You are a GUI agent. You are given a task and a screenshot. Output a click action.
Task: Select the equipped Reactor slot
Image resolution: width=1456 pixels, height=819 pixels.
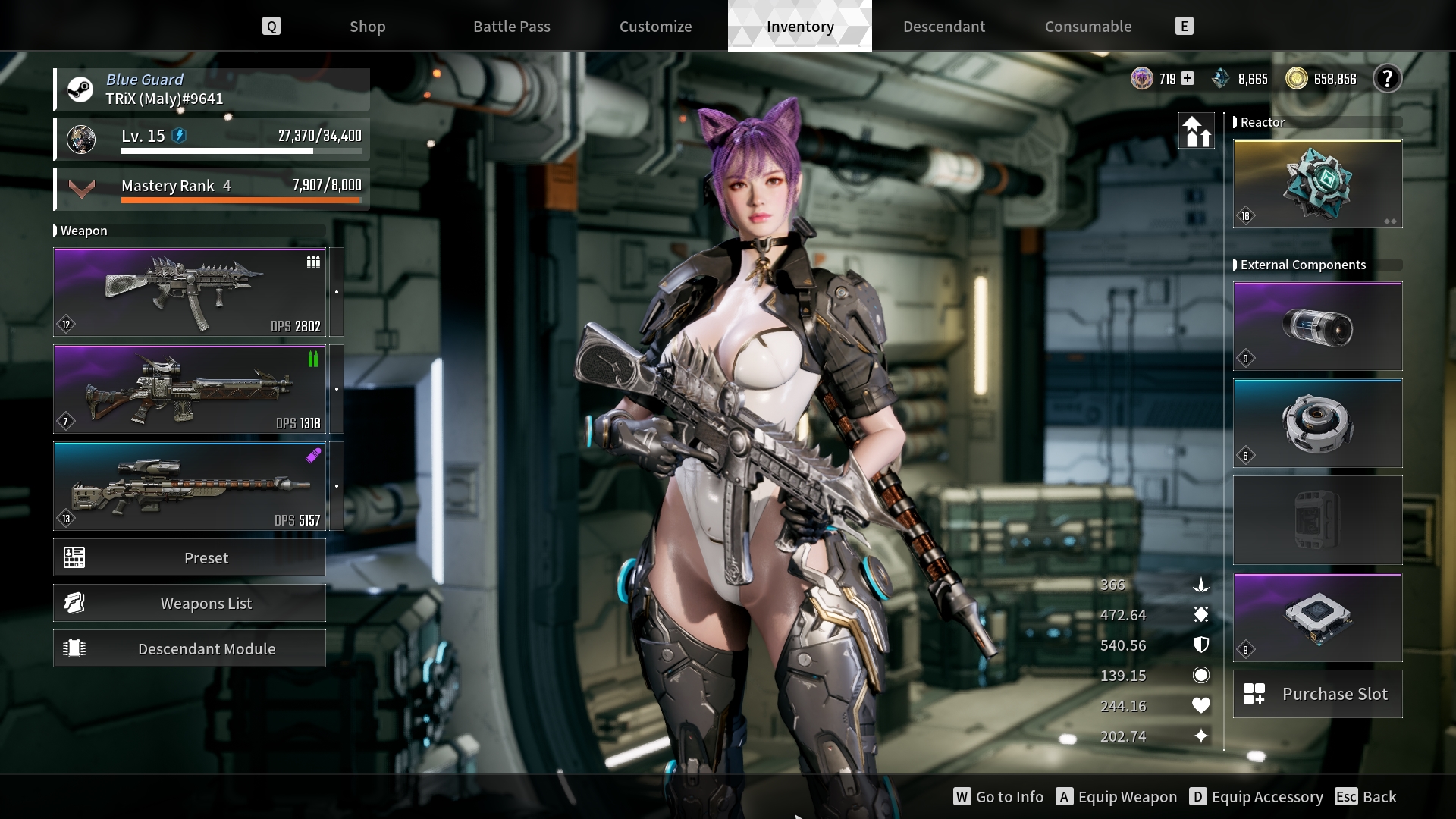tap(1317, 184)
